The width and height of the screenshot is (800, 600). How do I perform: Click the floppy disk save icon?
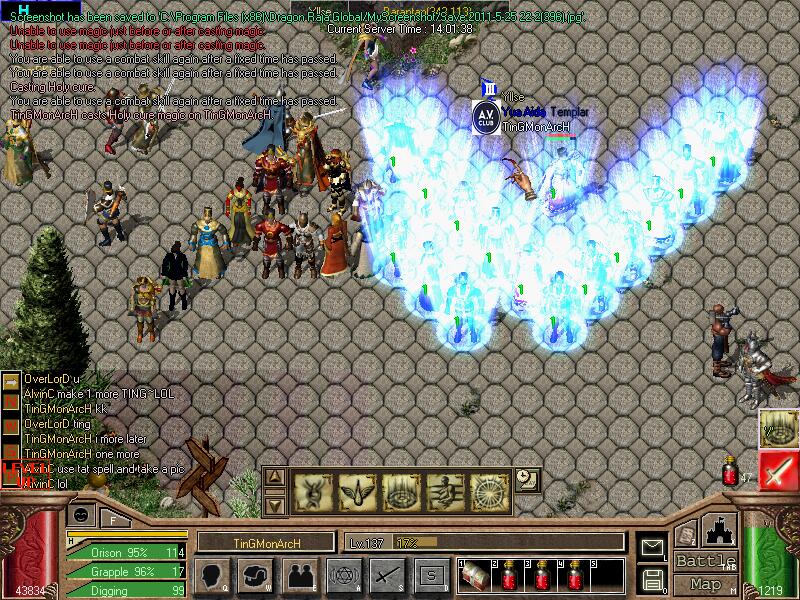653,578
